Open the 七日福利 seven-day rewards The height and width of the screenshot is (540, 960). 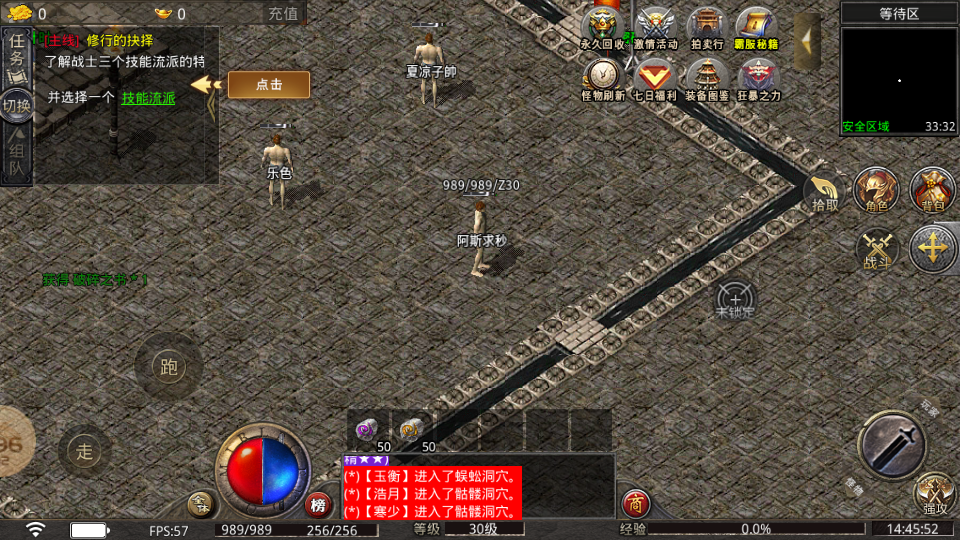[656, 78]
